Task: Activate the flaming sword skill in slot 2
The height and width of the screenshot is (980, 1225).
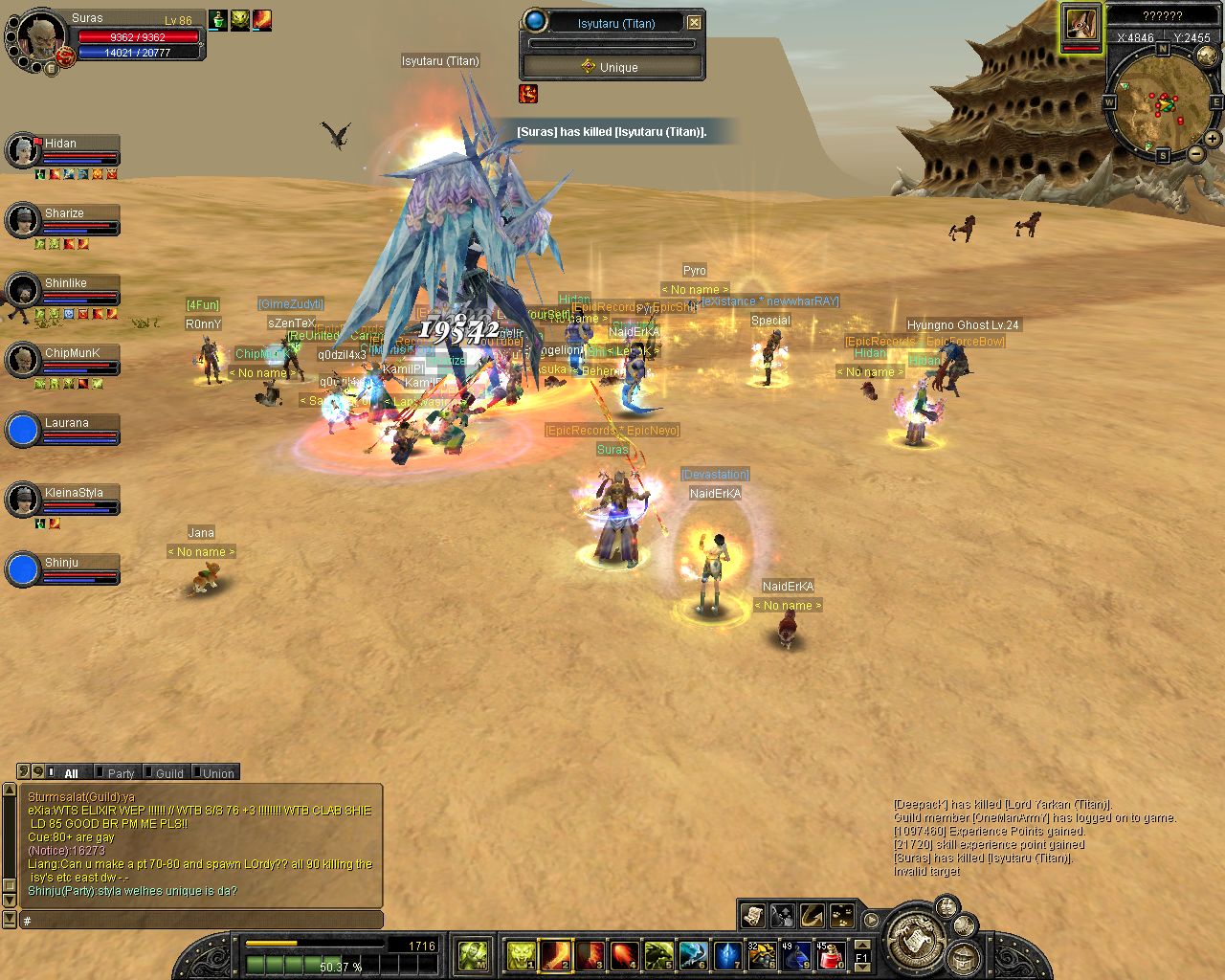Action: click(x=555, y=955)
